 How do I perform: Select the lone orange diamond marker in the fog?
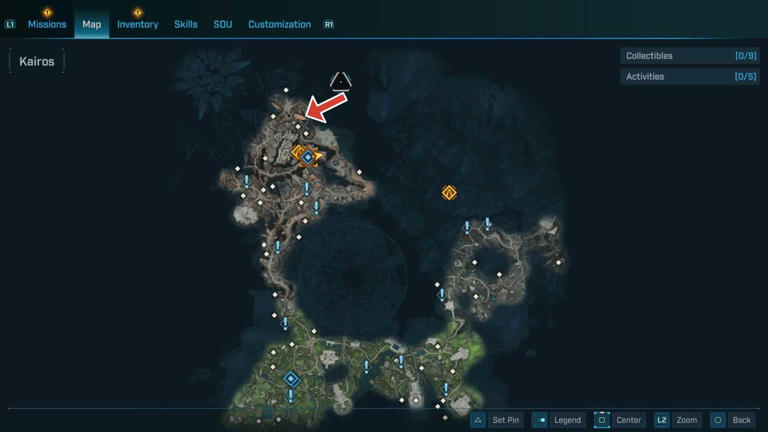pyautogui.click(x=449, y=192)
